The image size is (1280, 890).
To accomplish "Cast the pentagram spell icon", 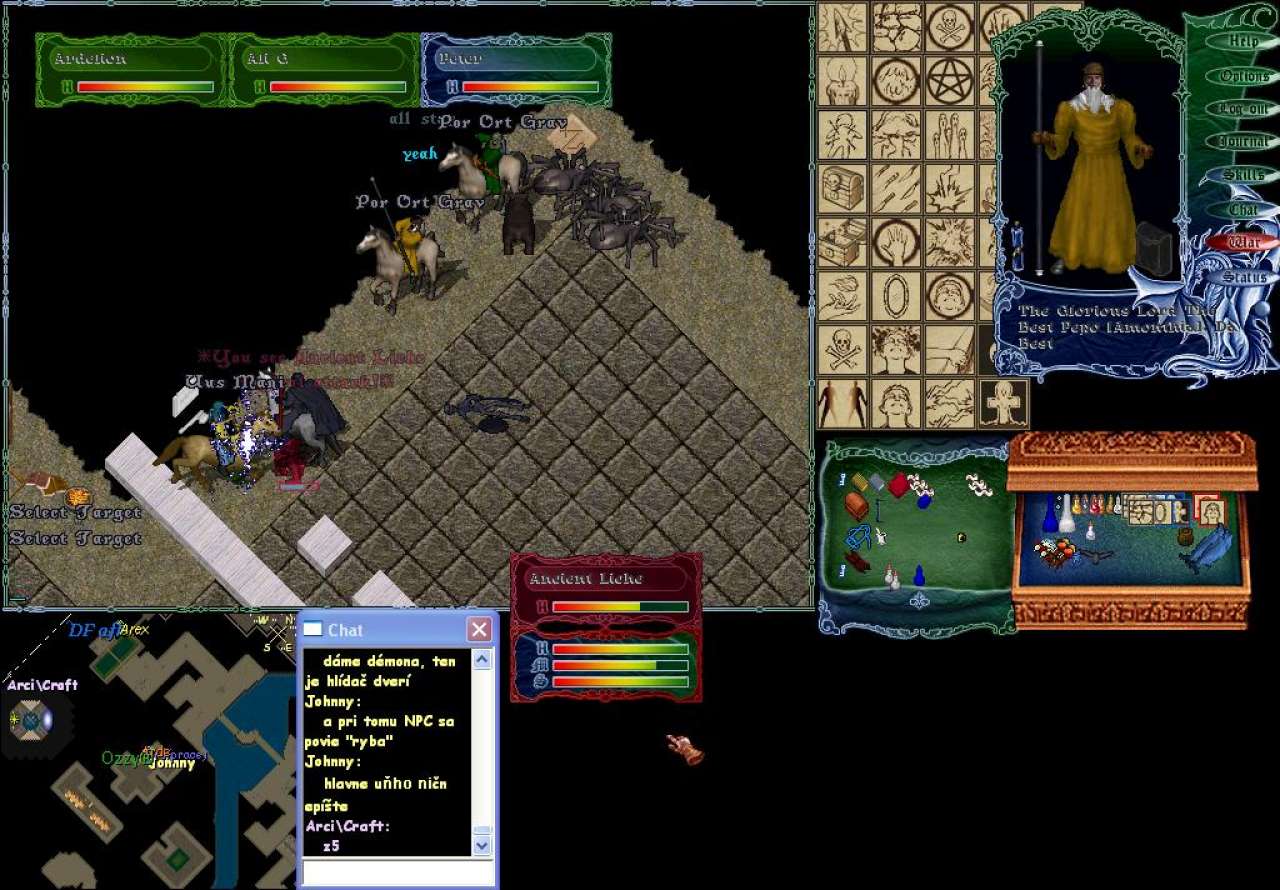I will [x=949, y=80].
